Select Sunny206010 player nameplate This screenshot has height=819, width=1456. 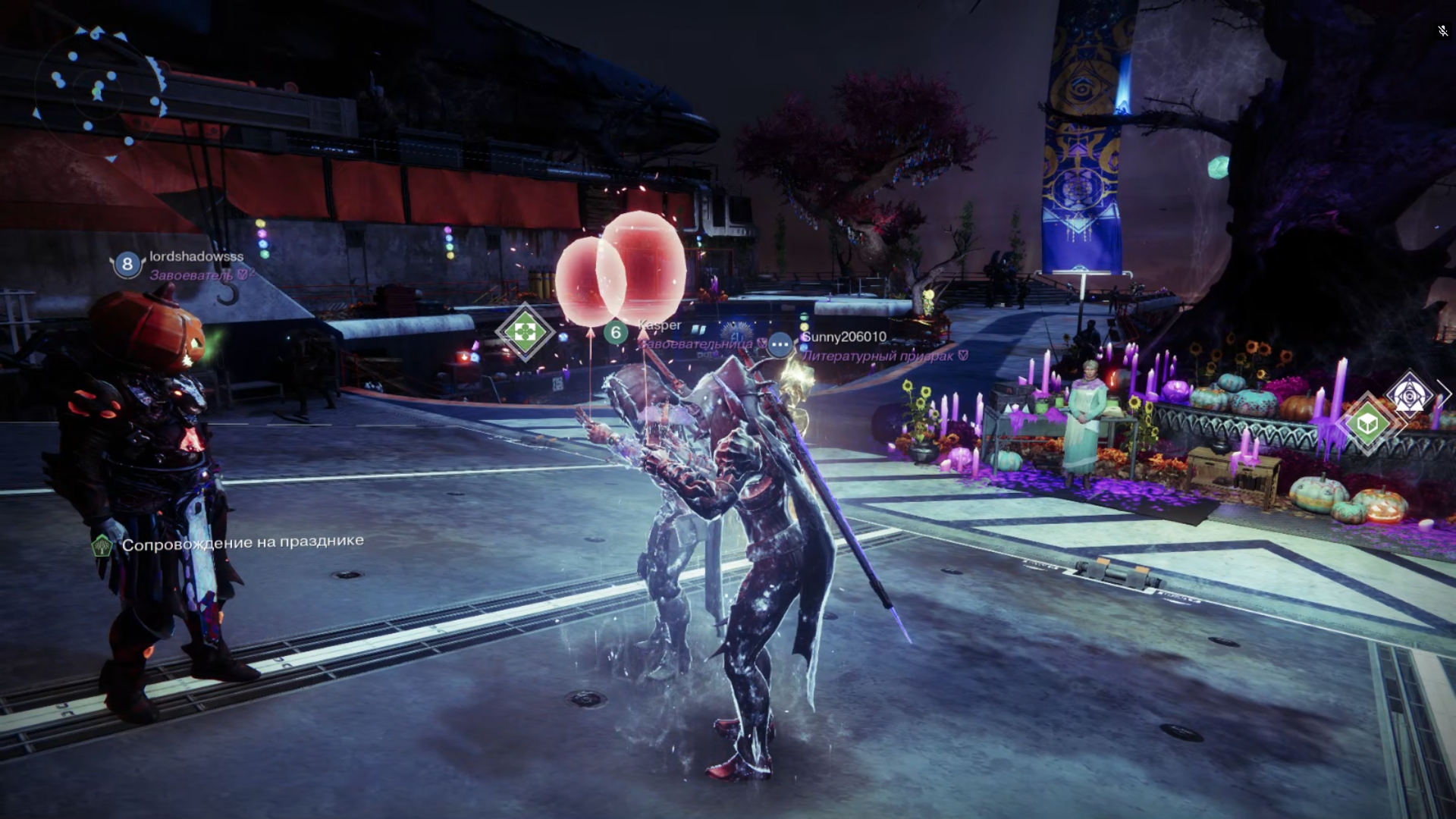pos(844,337)
